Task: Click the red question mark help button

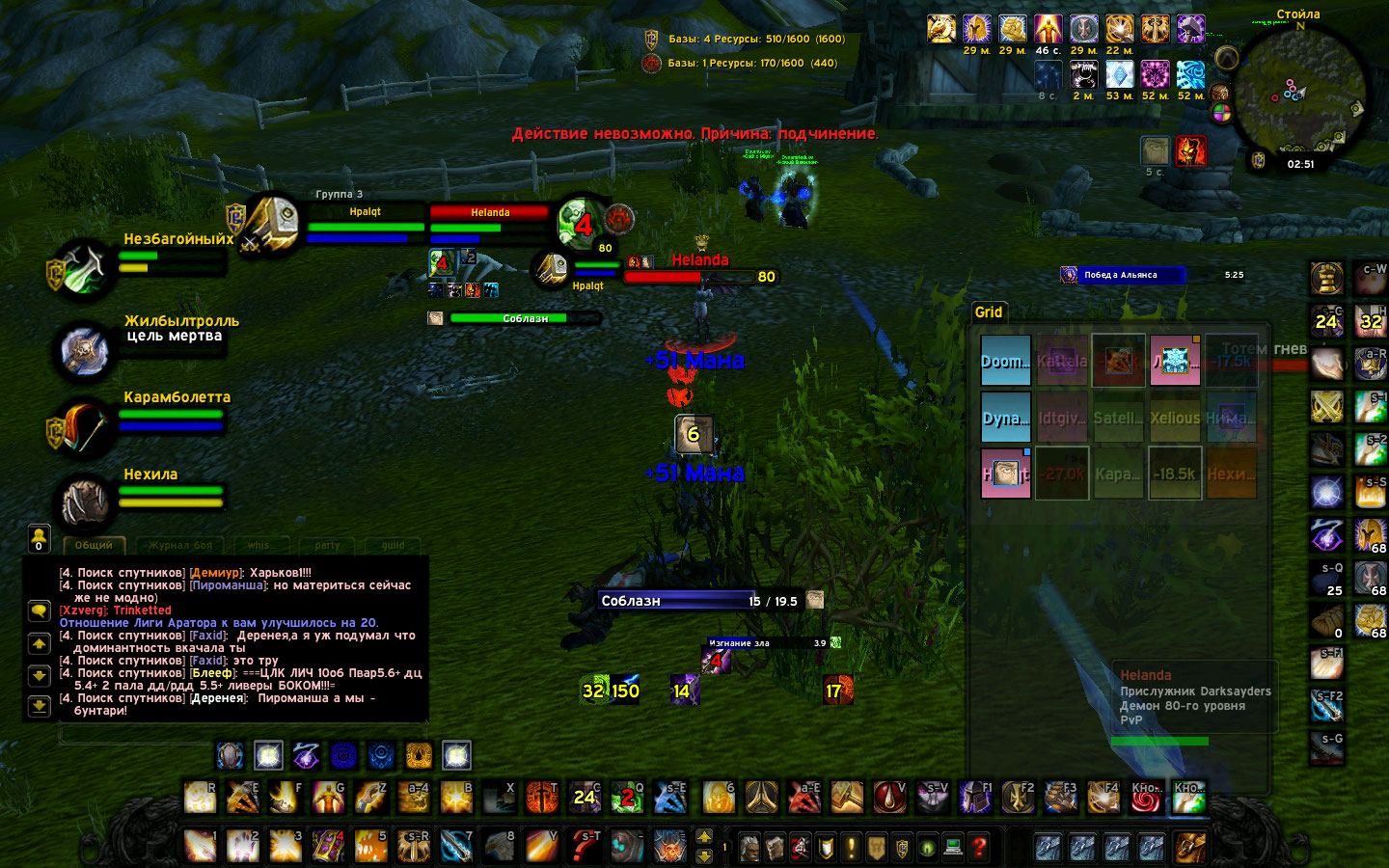Action: click(979, 848)
